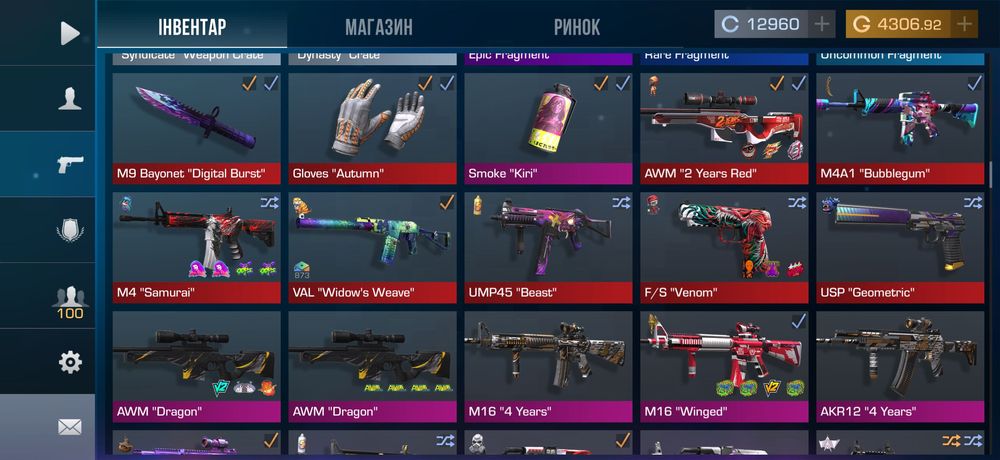Image resolution: width=1000 pixels, height=460 pixels.
Task: Select the Інвентар tab
Action: click(192, 27)
